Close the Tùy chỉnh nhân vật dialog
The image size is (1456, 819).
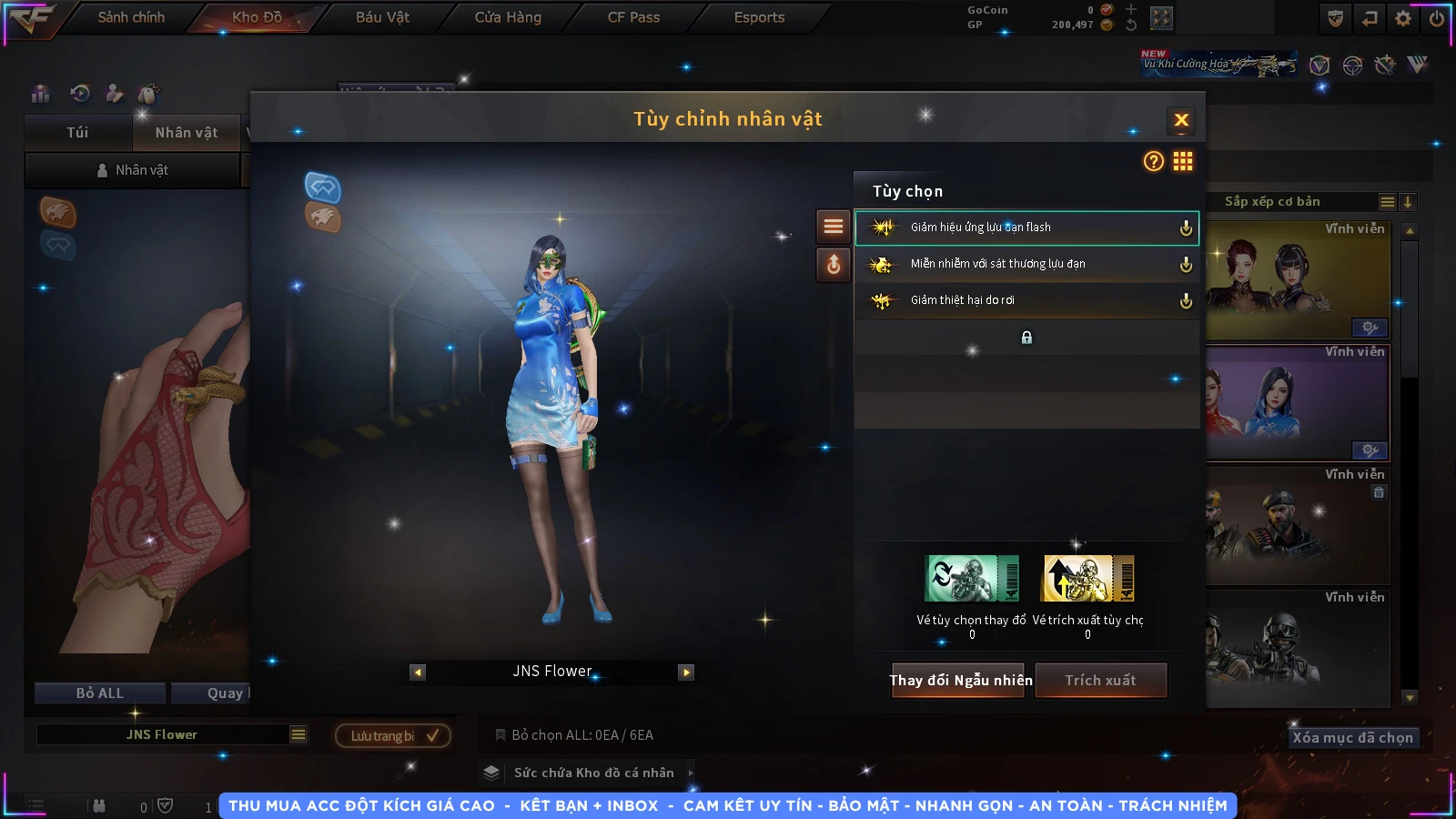[1181, 120]
